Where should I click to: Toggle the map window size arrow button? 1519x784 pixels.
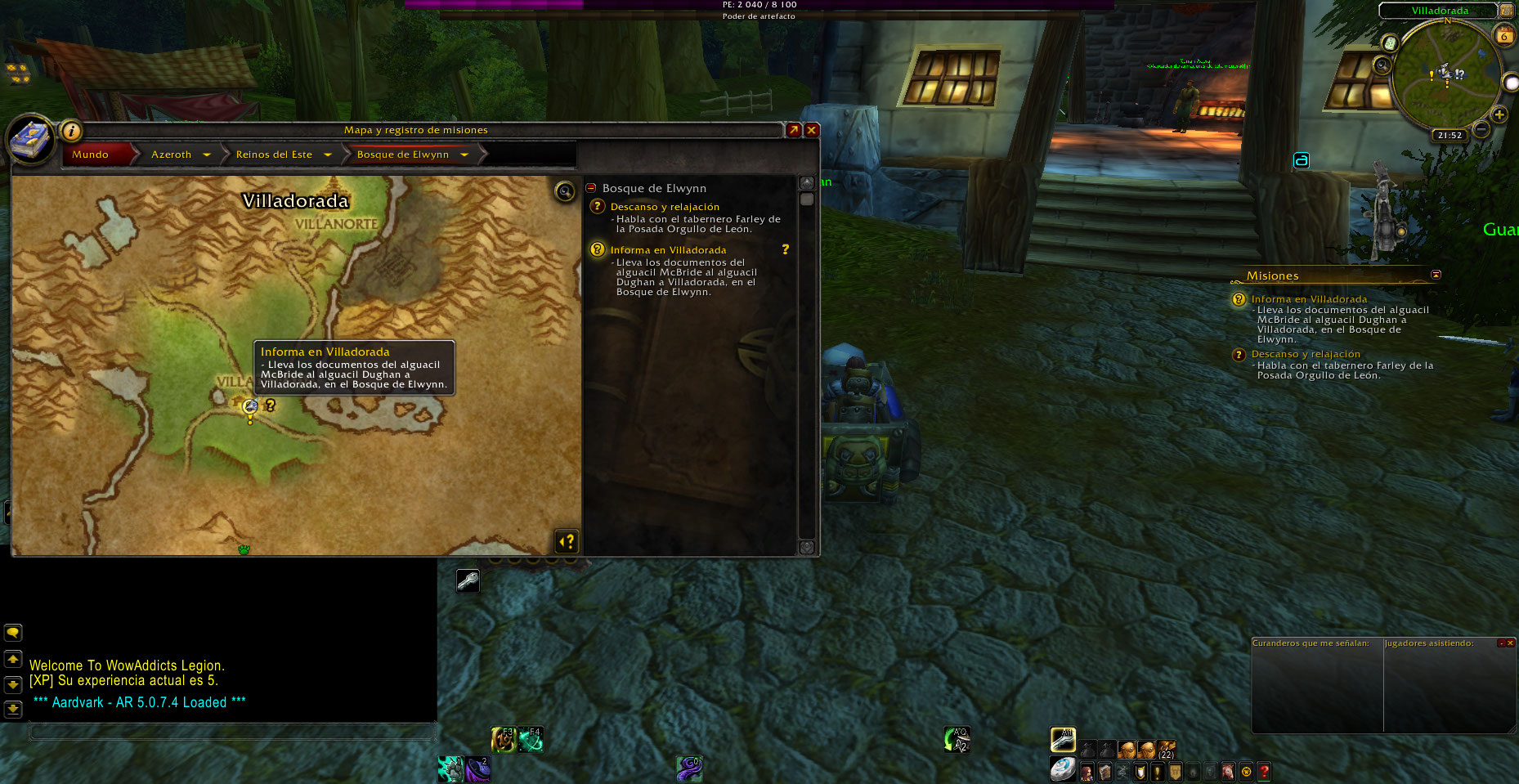pyautogui.click(x=793, y=130)
